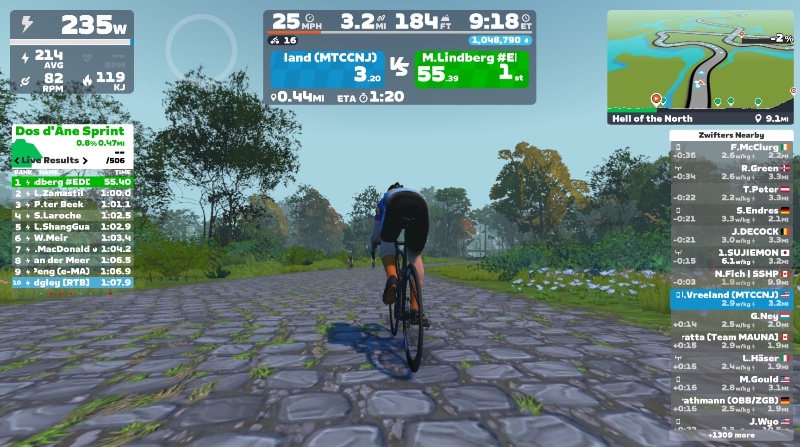Click the Hell of the North route label

[652, 118]
